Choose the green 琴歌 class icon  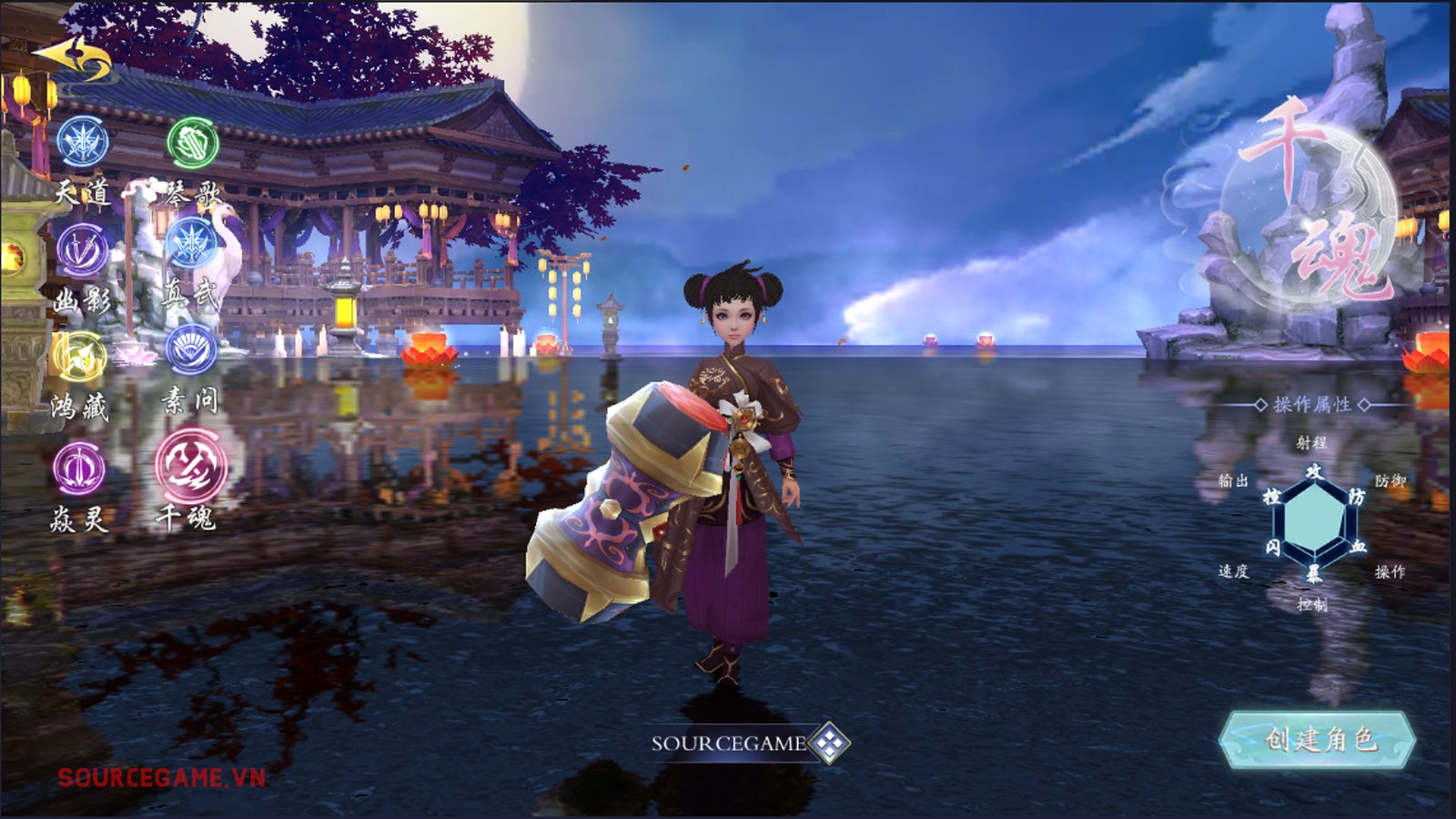pyautogui.click(x=193, y=143)
